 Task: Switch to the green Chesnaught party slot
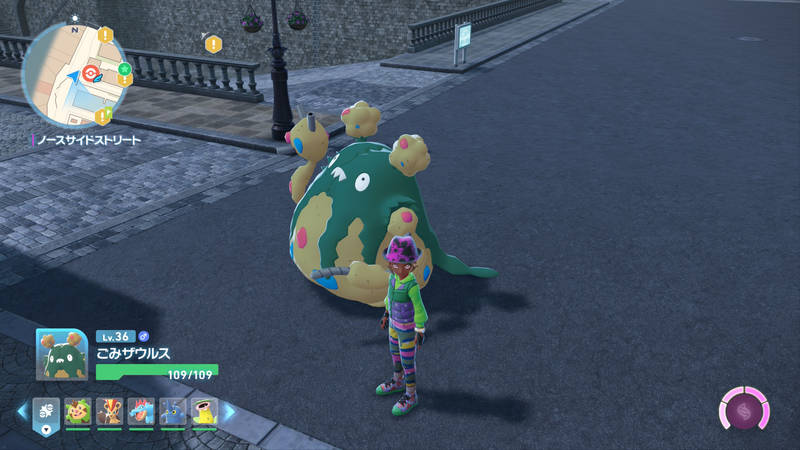coord(78,412)
